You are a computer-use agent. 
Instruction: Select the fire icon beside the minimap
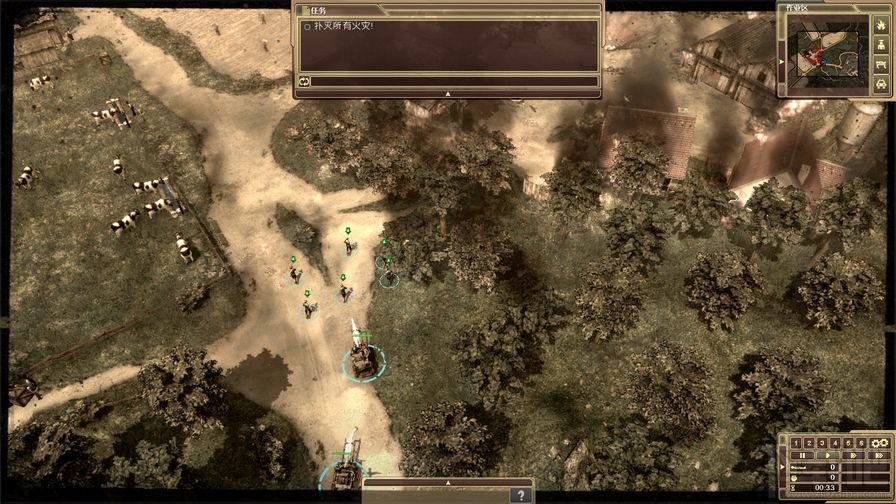pyautogui.click(x=881, y=25)
